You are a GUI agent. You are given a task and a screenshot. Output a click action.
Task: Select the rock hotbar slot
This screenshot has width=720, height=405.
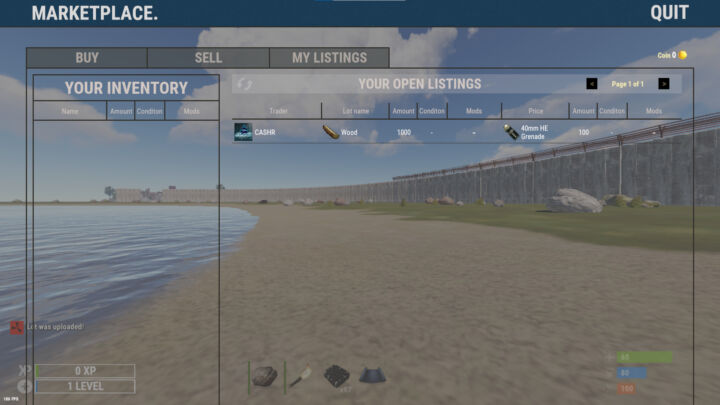pos(264,376)
